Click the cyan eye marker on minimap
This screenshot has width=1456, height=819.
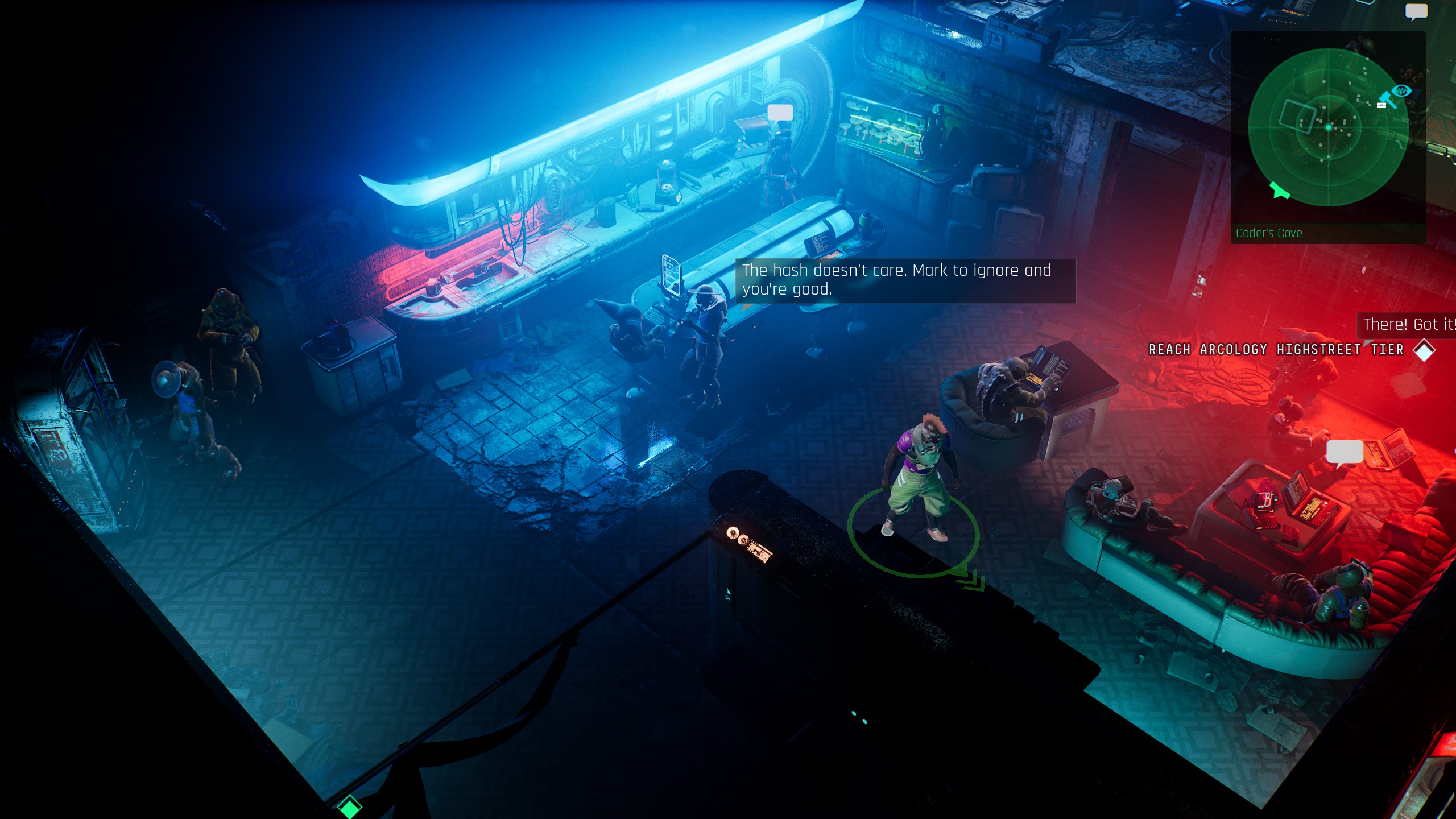tap(1403, 90)
